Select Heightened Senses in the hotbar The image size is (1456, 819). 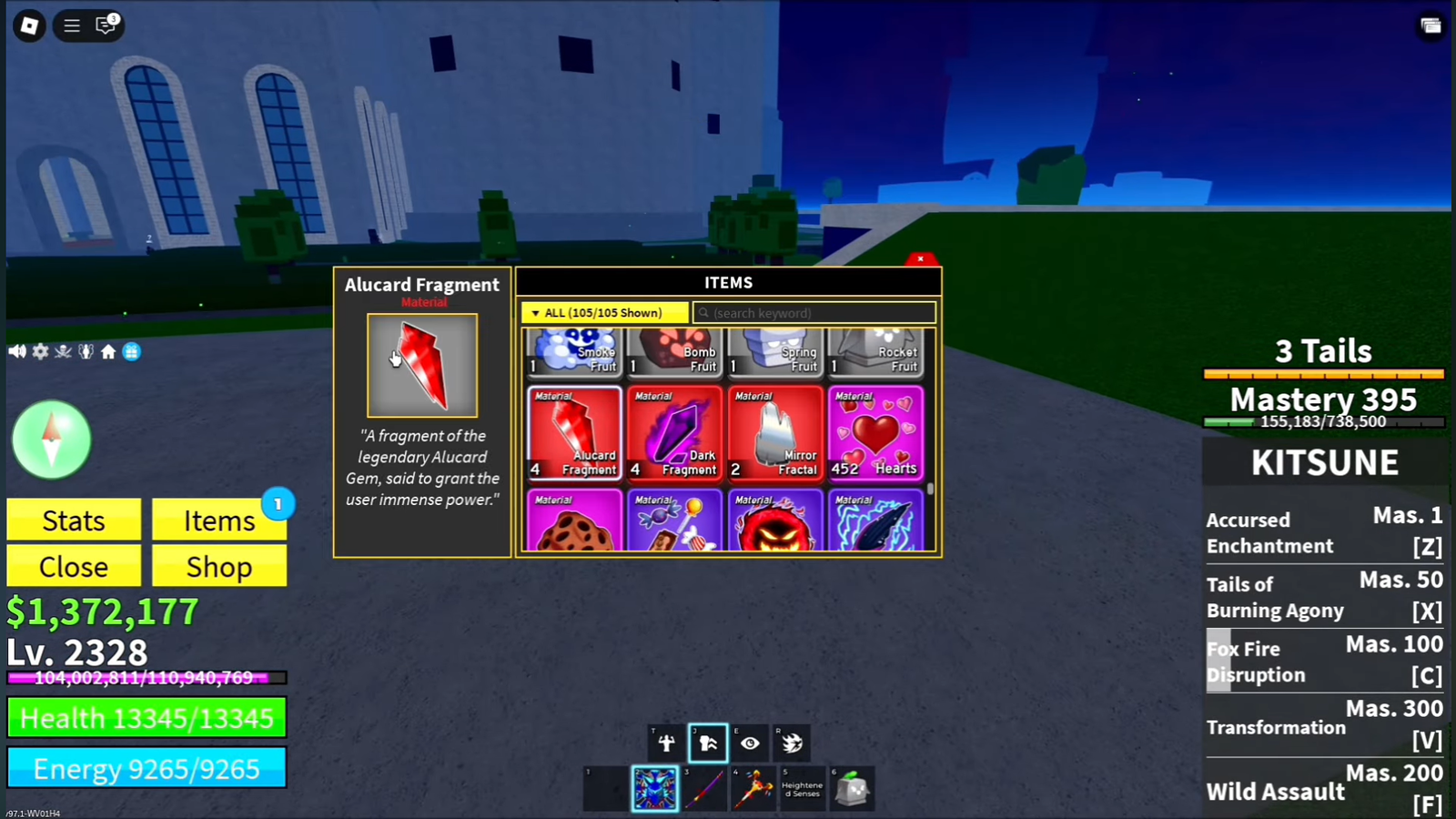click(802, 788)
